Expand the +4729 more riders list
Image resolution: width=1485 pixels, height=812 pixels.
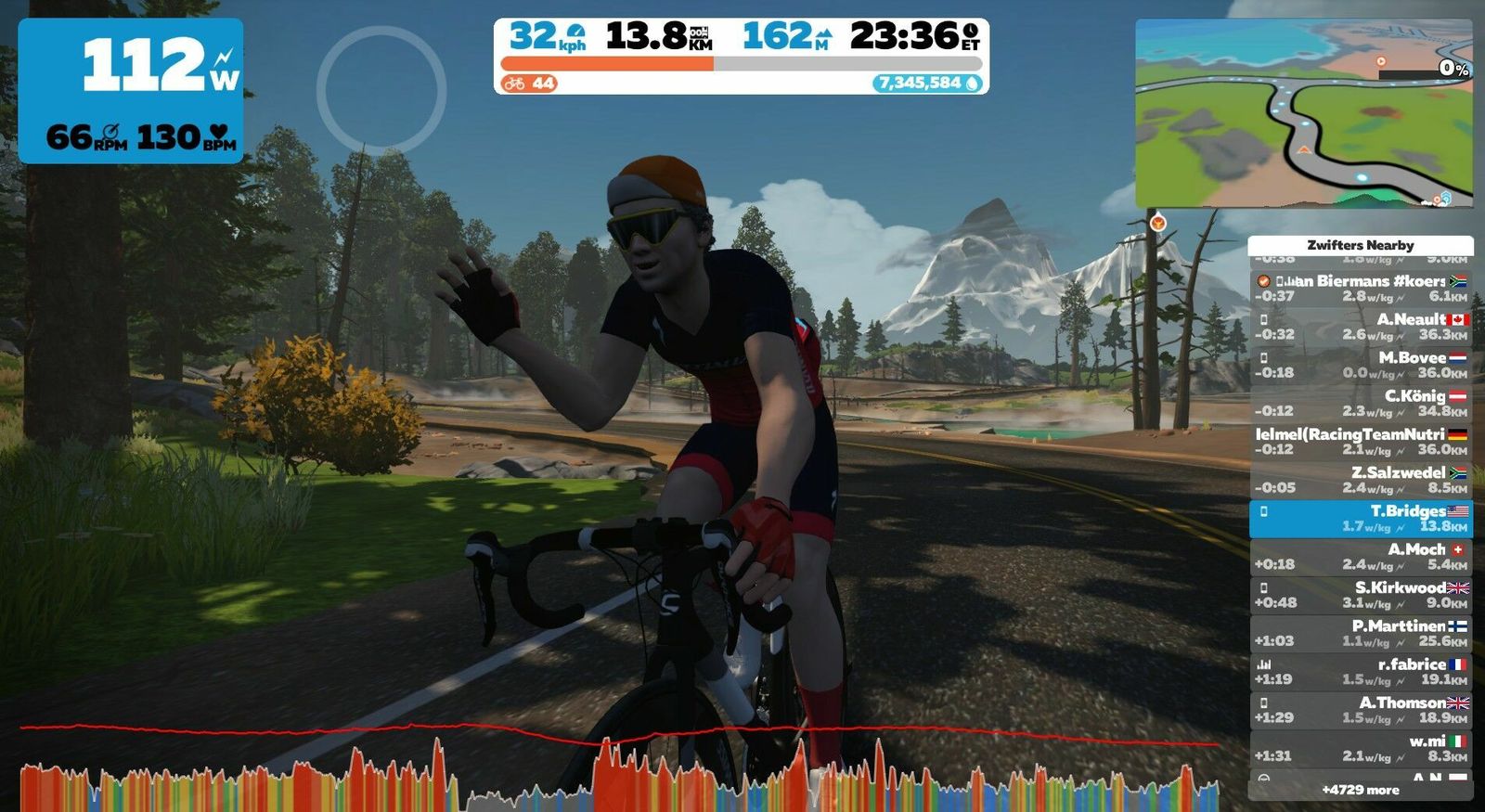[1361, 790]
